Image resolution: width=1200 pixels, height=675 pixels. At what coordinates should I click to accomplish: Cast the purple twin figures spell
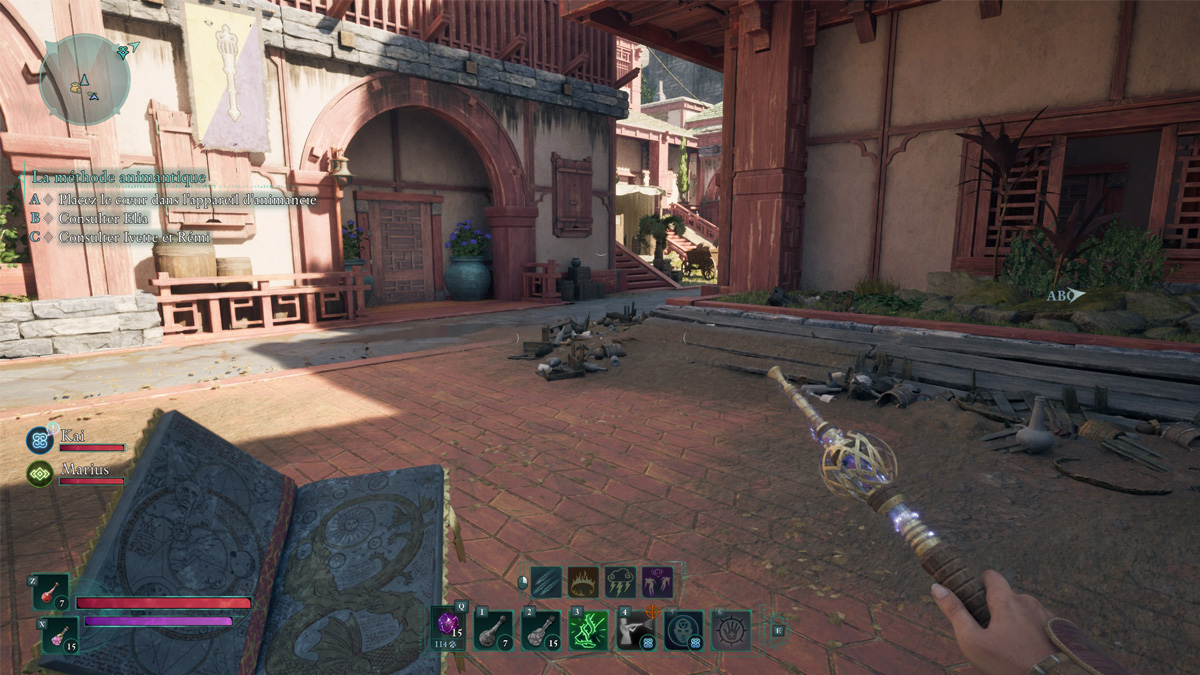657,582
